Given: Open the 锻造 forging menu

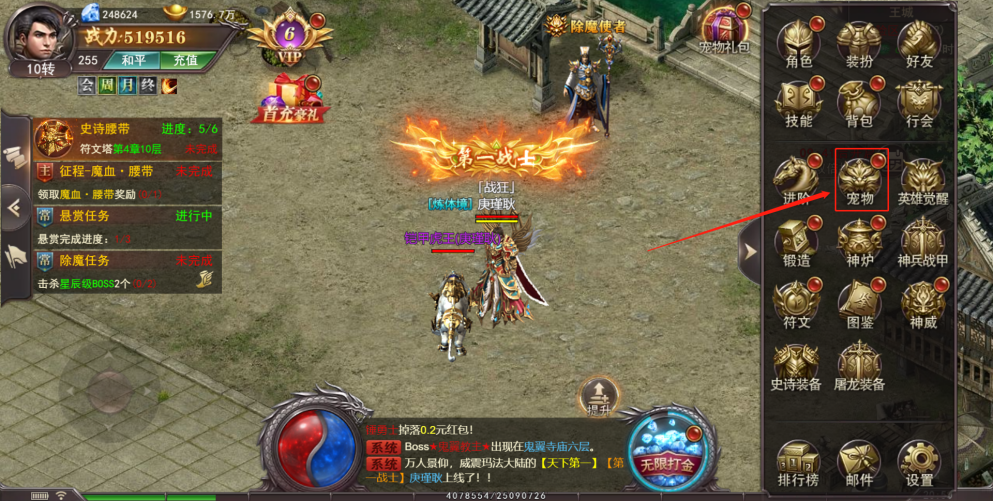Looking at the screenshot, I should (798, 243).
